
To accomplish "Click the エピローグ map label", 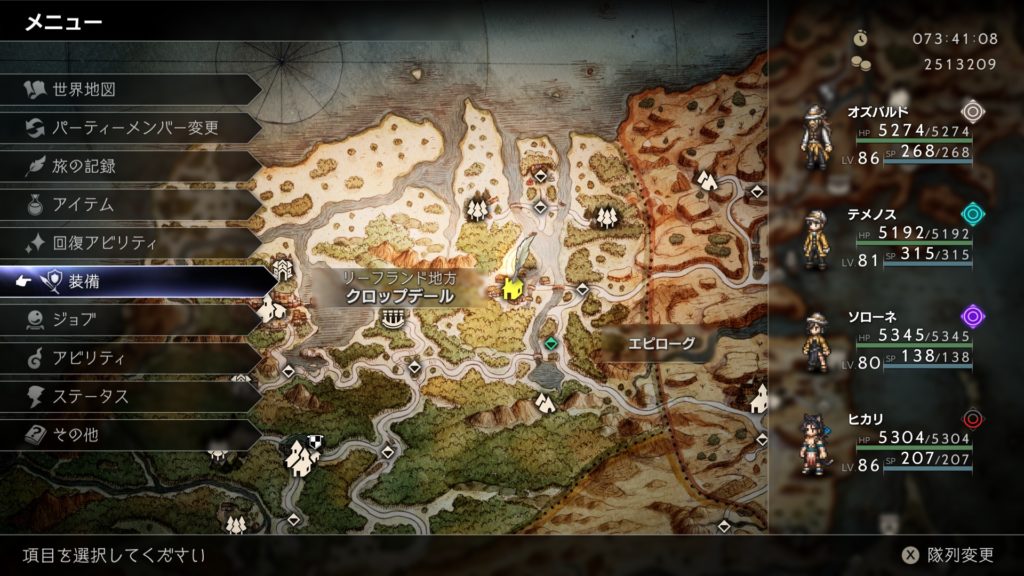I will (x=660, y=344).
